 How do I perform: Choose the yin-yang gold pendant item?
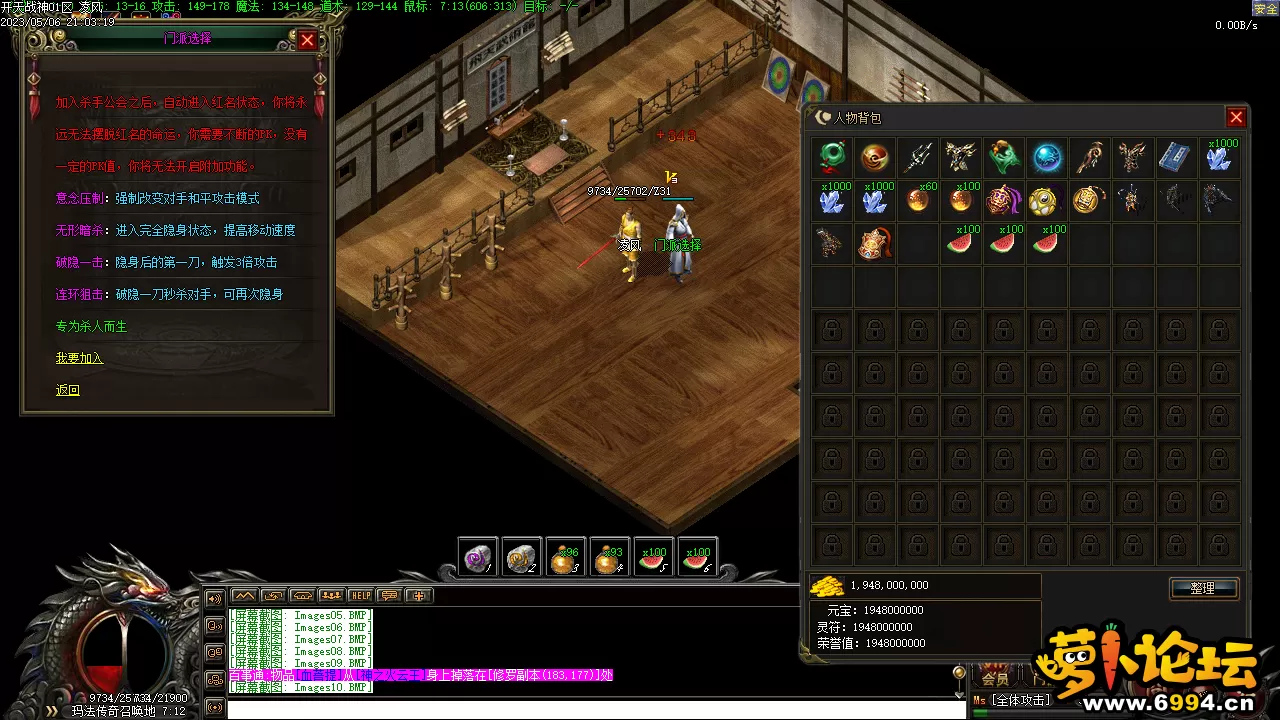click(1047, 200)
